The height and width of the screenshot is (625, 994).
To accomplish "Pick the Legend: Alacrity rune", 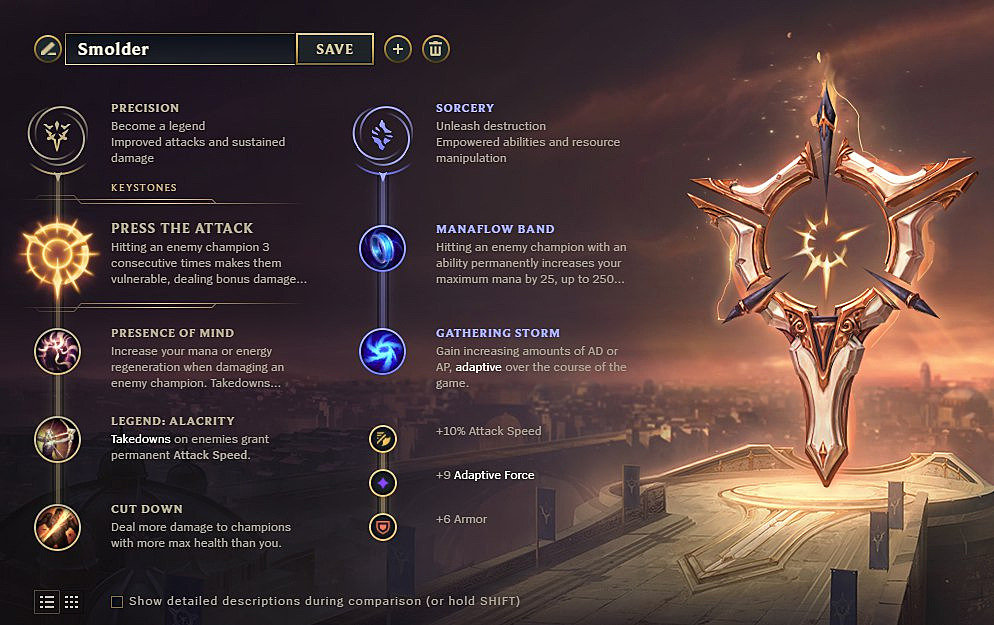I will click(x=58, y=439).
